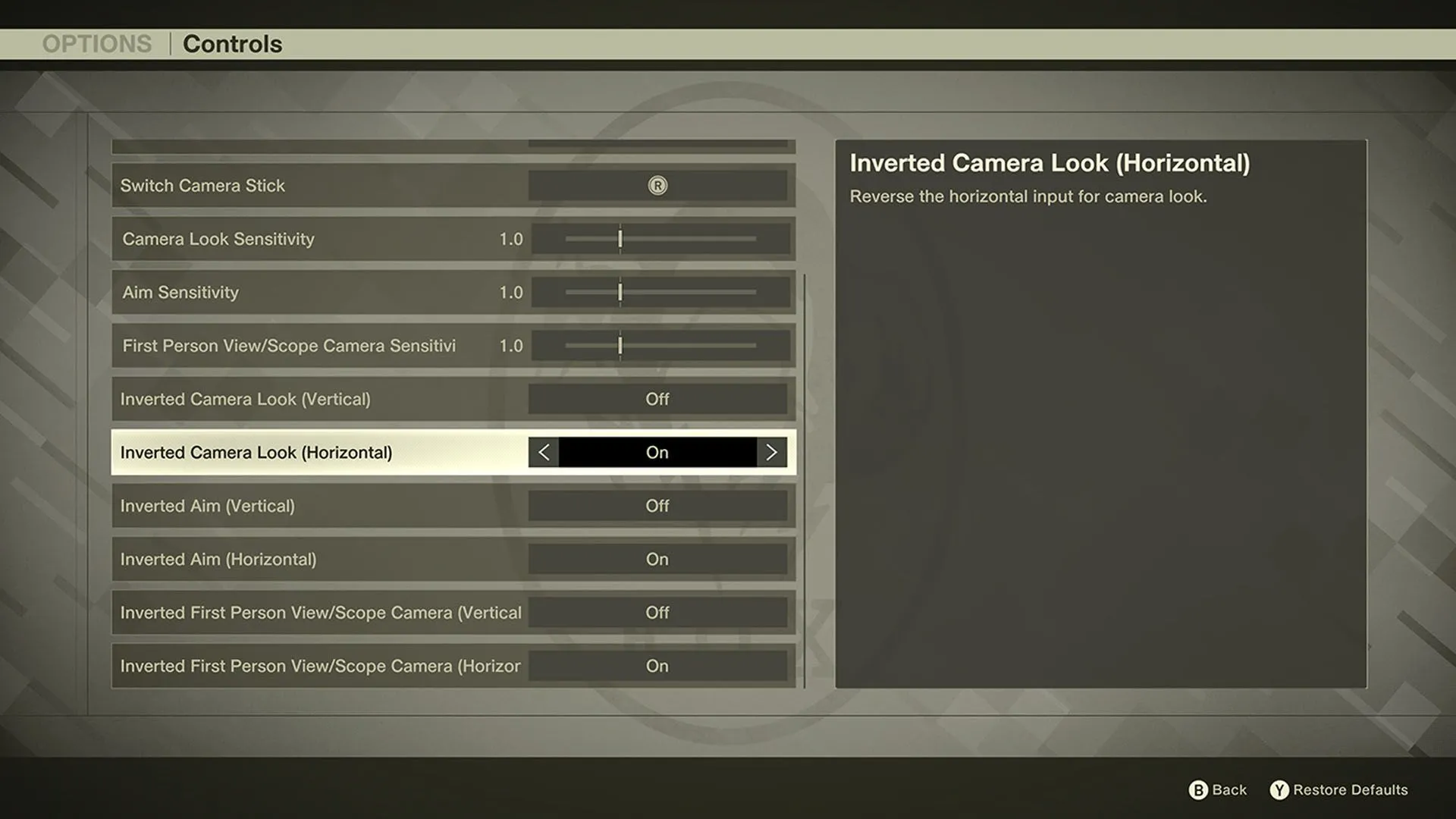Disable Inverted Aim (Horizontal)
1456x819 pixels.
point(657,559)
